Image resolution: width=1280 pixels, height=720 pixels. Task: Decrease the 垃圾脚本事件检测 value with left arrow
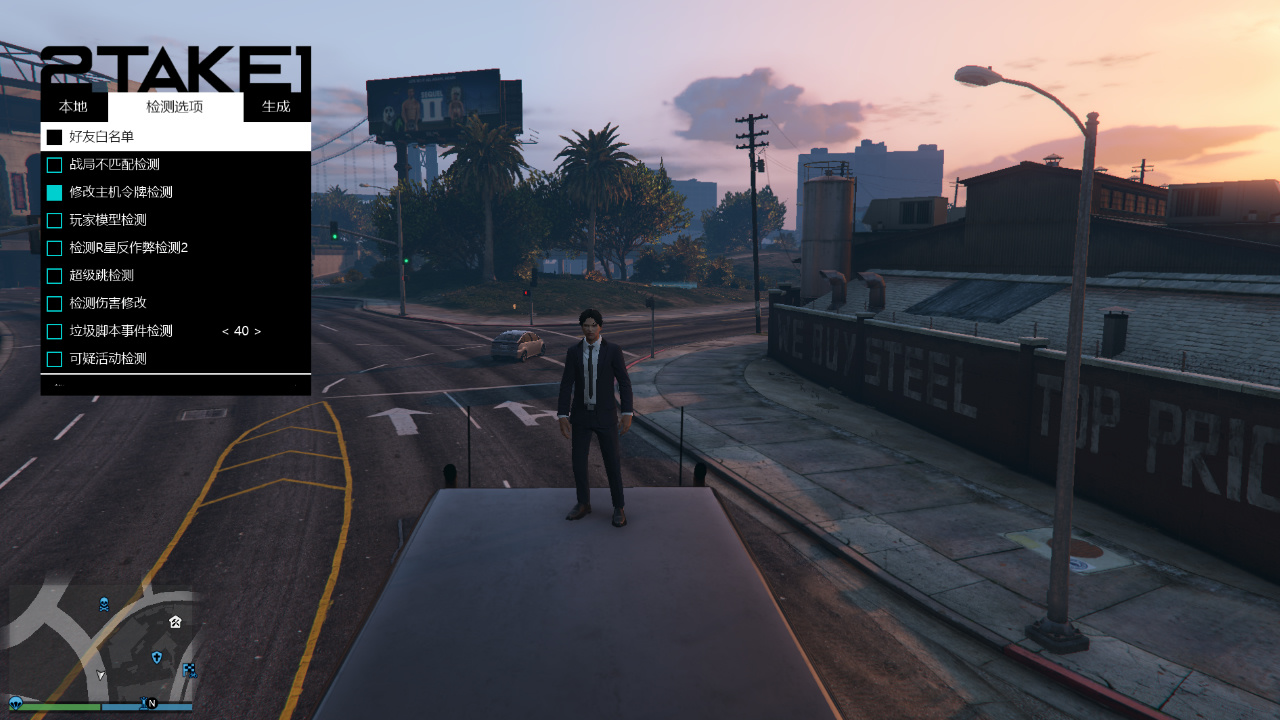pos(225,331)
